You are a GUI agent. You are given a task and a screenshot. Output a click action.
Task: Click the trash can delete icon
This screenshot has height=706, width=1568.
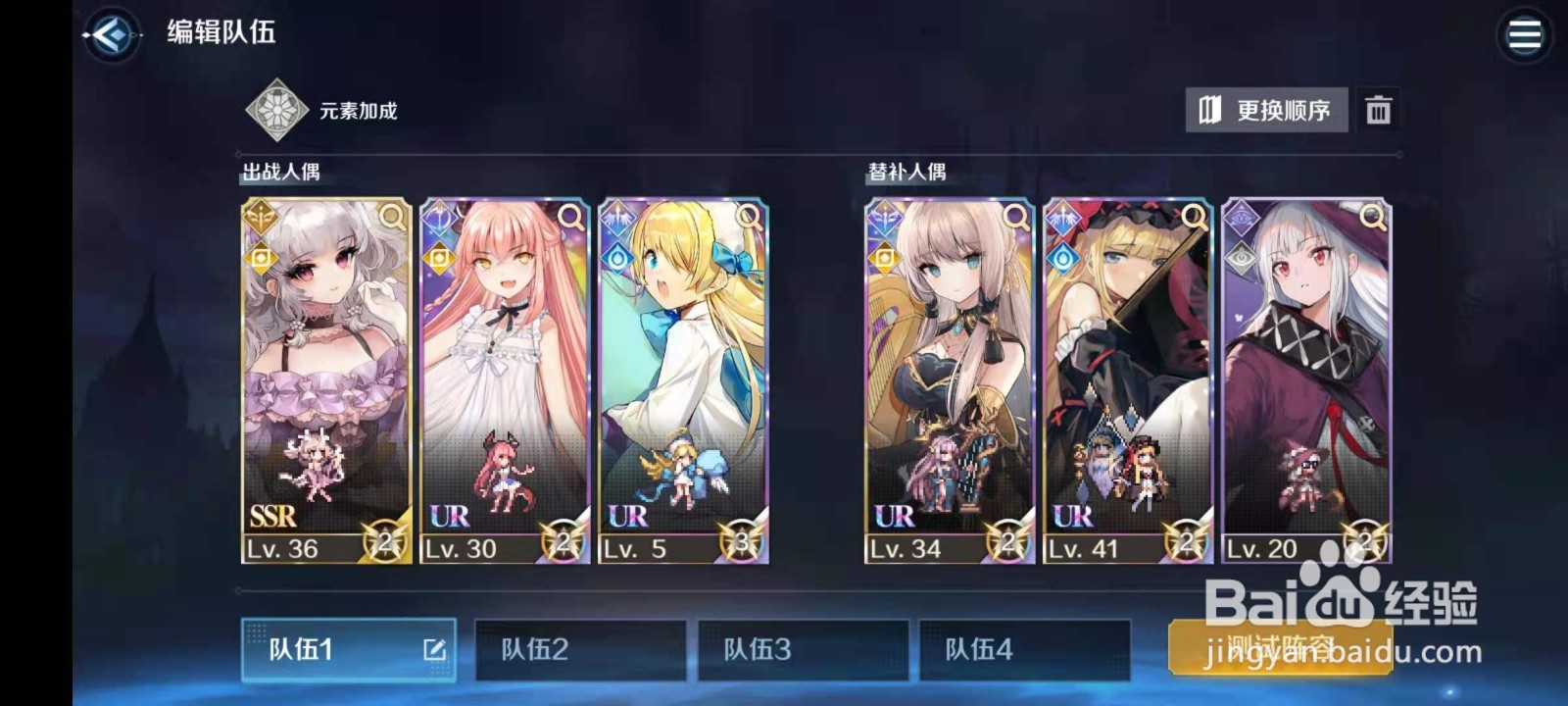(1380, 111)
